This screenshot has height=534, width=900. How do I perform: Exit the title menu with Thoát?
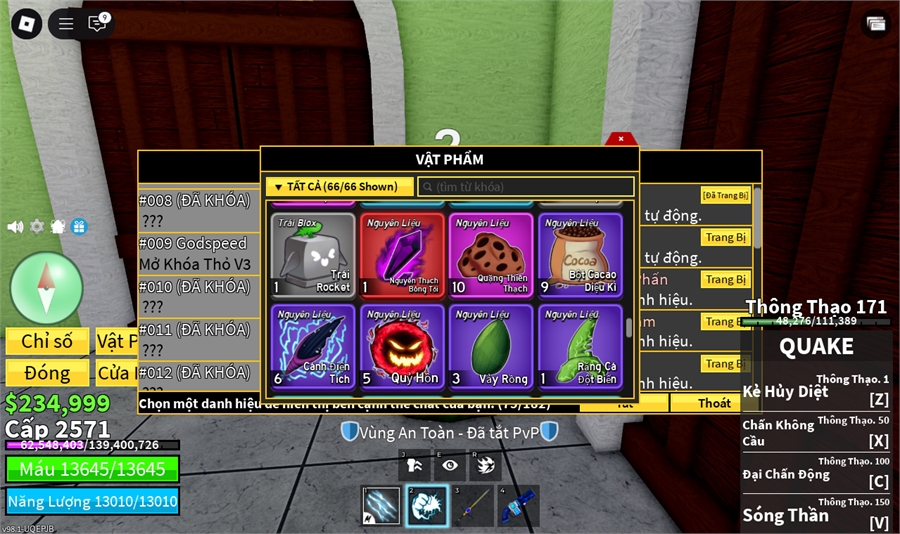pyautogui.click(x=714, y=403)
